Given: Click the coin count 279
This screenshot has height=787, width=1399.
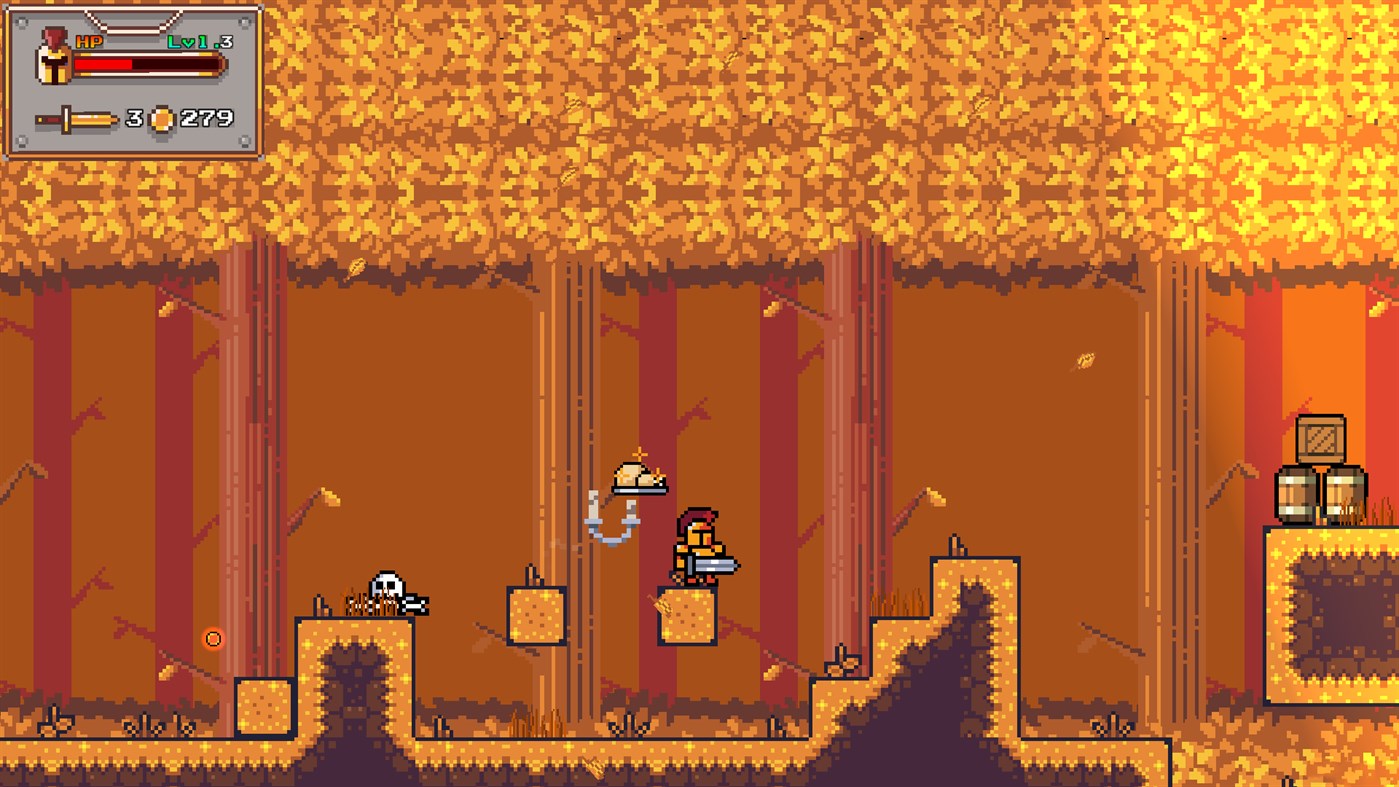Looking at the screenshot, I should click(207, 118).
